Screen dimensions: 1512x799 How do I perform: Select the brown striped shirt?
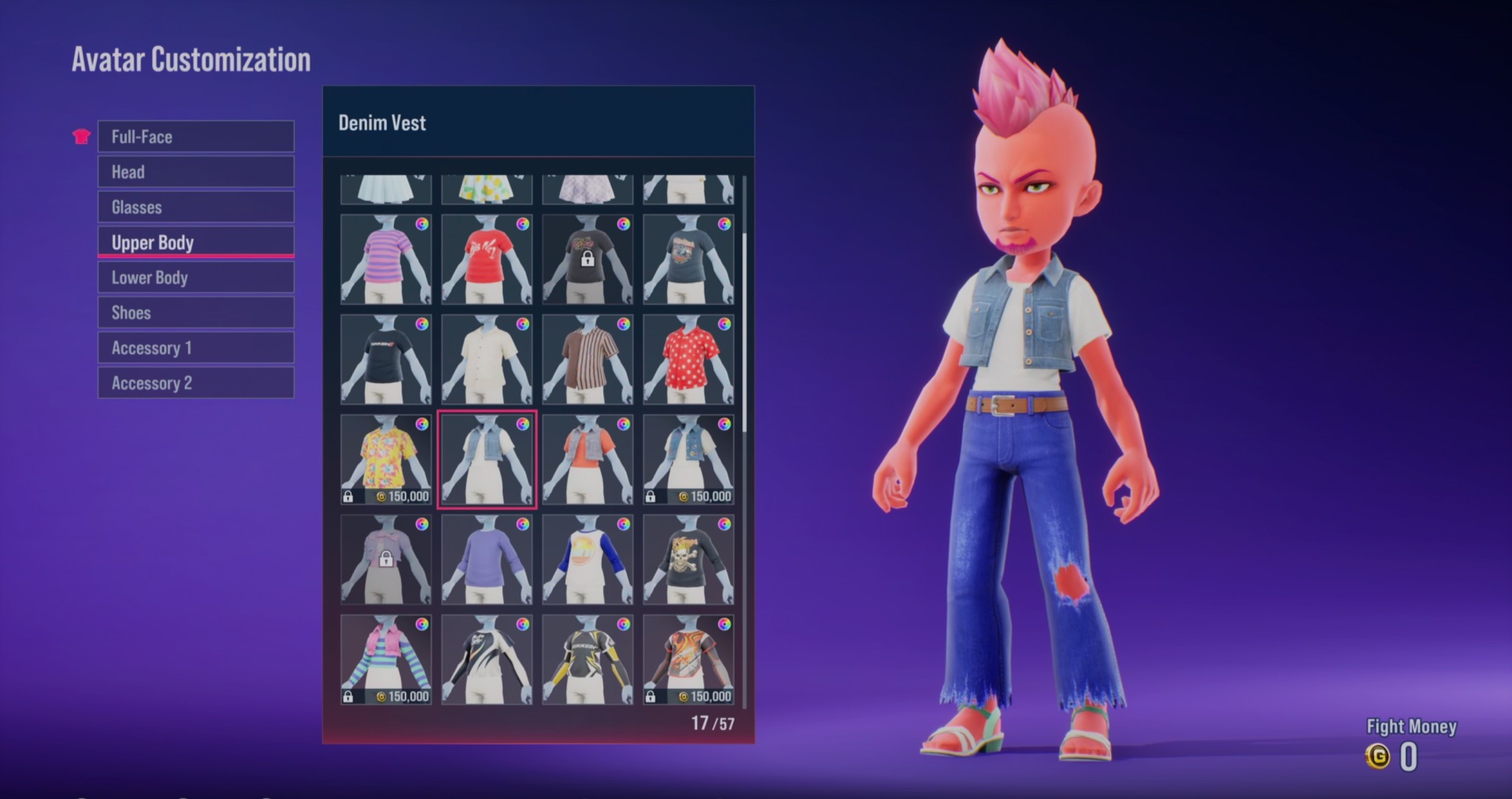587,360
